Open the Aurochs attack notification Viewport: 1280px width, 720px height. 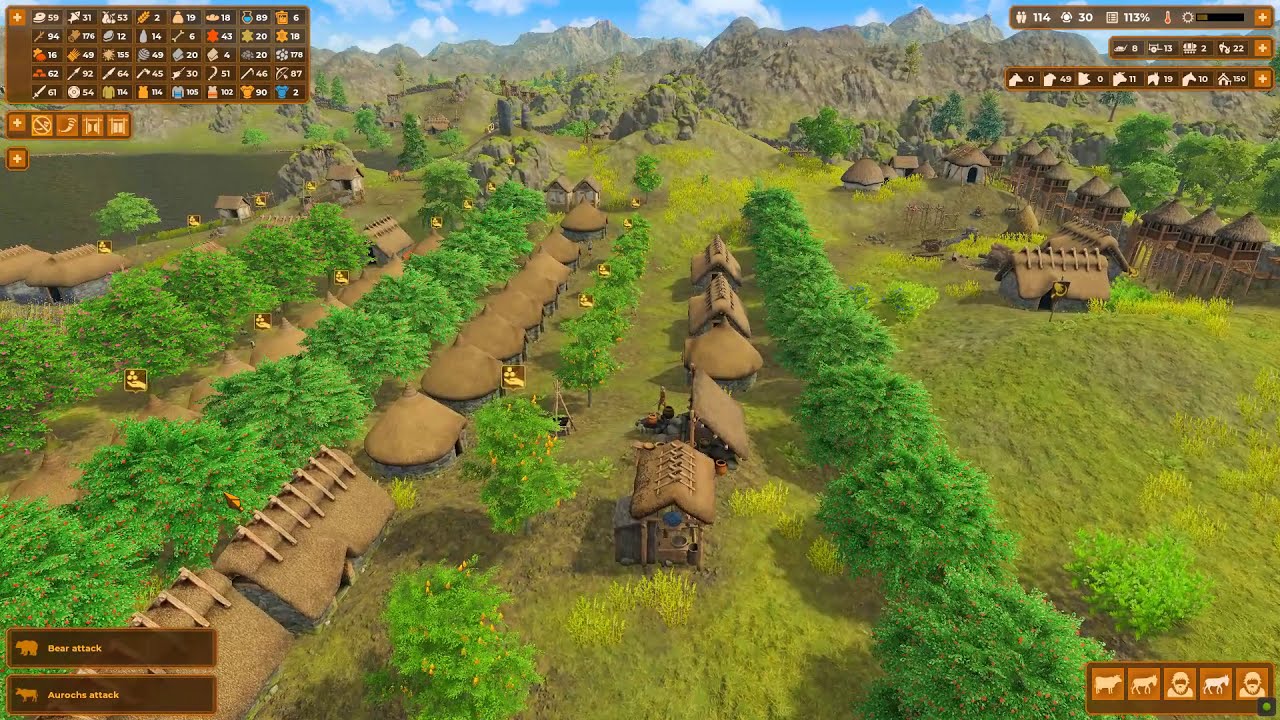coord(110,694)
